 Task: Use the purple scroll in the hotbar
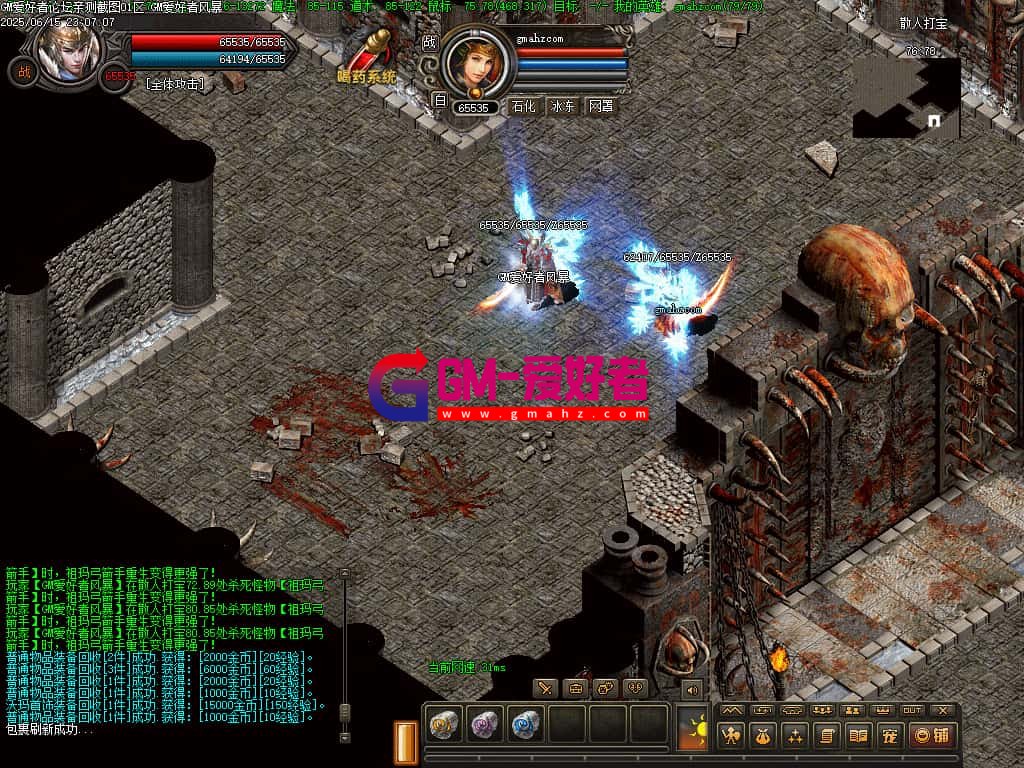pos(485,724)
